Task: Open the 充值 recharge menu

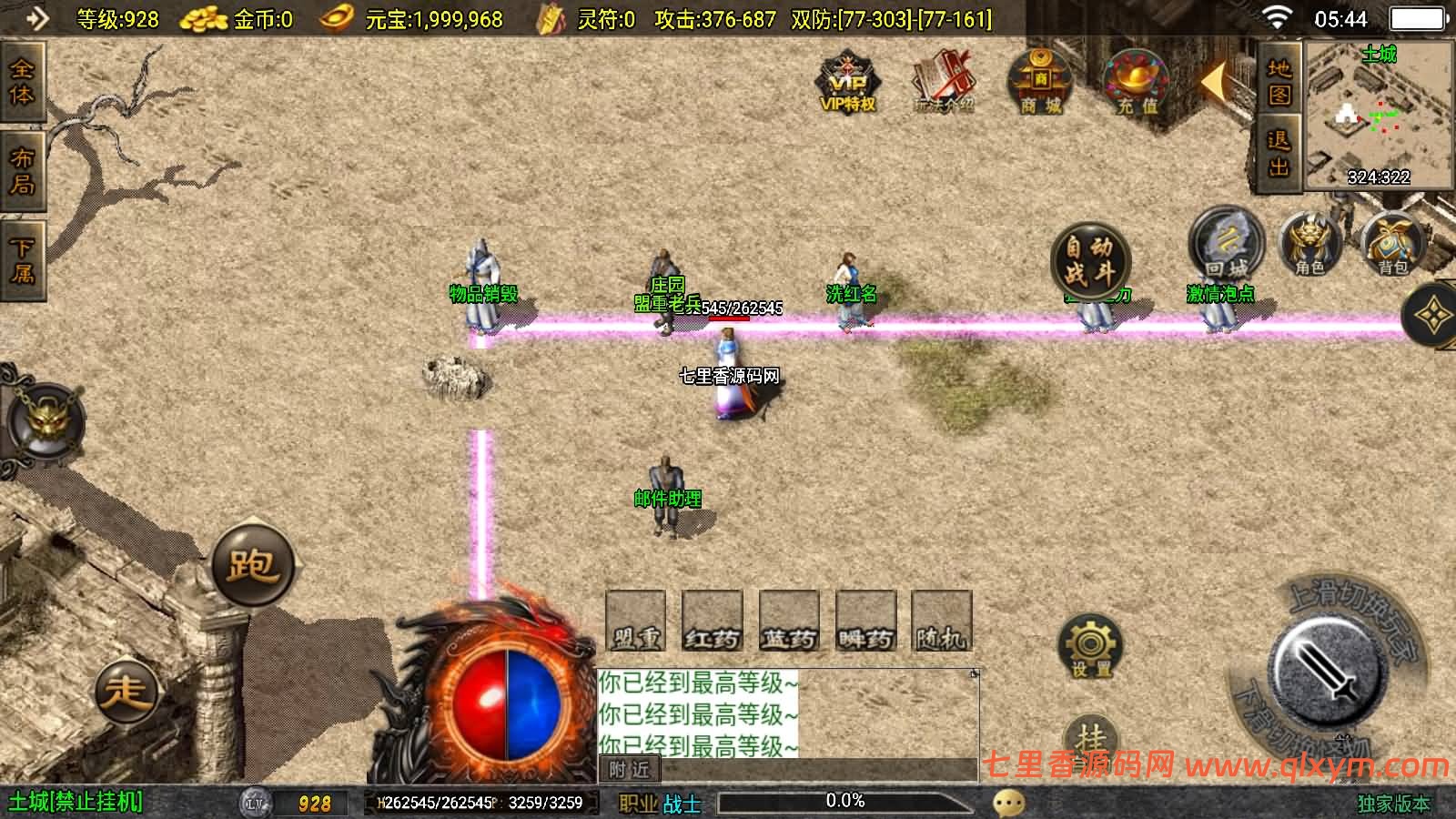Action: coord(1136,83)
